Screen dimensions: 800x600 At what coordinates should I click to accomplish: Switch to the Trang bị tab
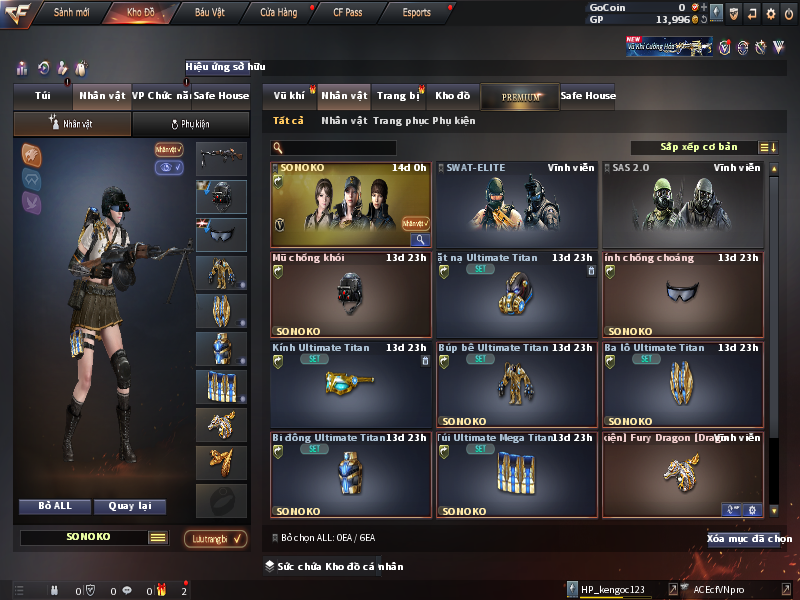[398, 96]
